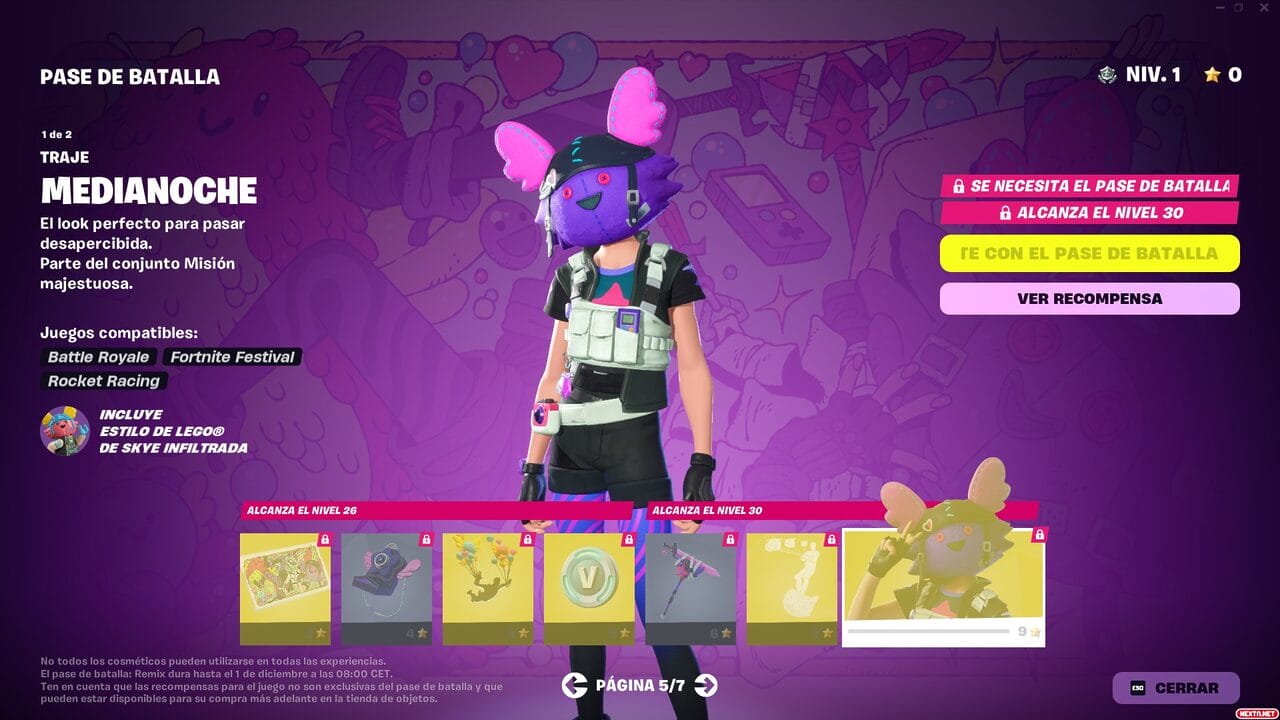Click the LEGO style Skye Infiltrada icon
Image resolution: width=1280 pixels, height=720 pixels.
[x=65, y=431]
